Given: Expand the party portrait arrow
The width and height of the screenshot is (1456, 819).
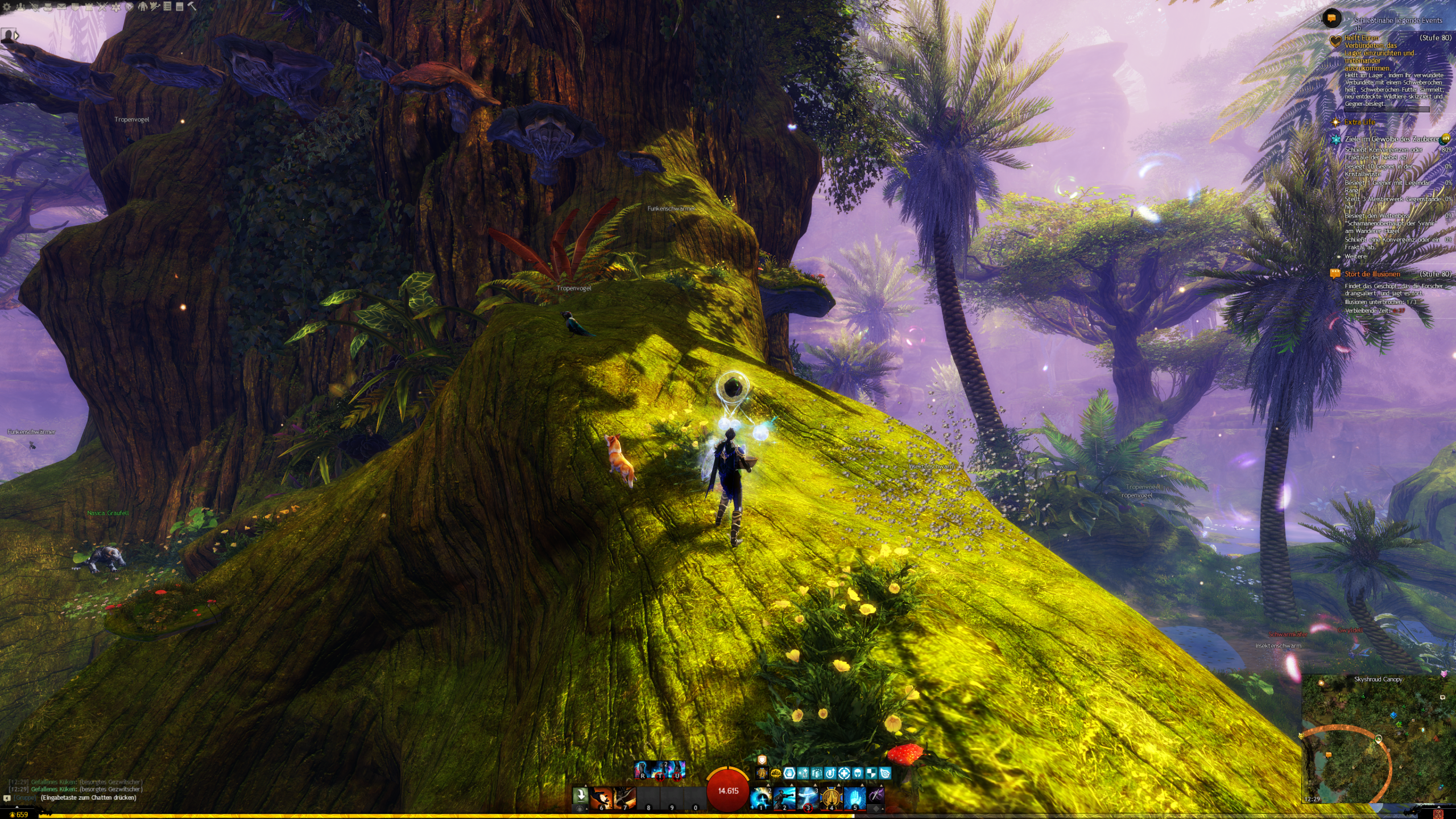Looking at the screenshot, I should click(16, 35).
